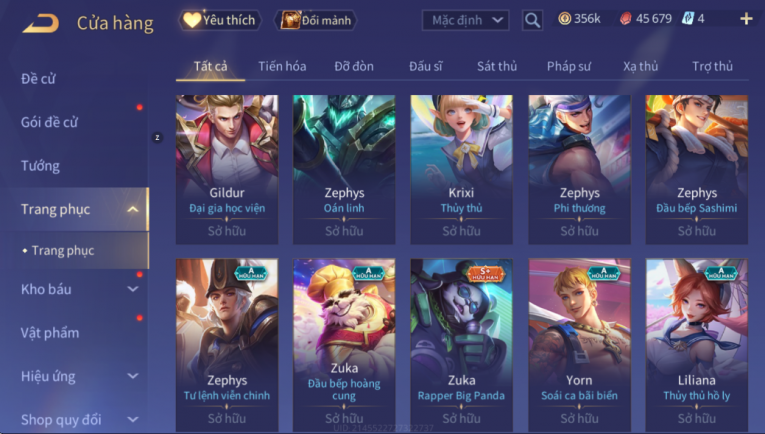Switch to the Tiến hóa tab
Image resolution: width=765 pixels, height=434 pixels.
(x=282, y=66)
